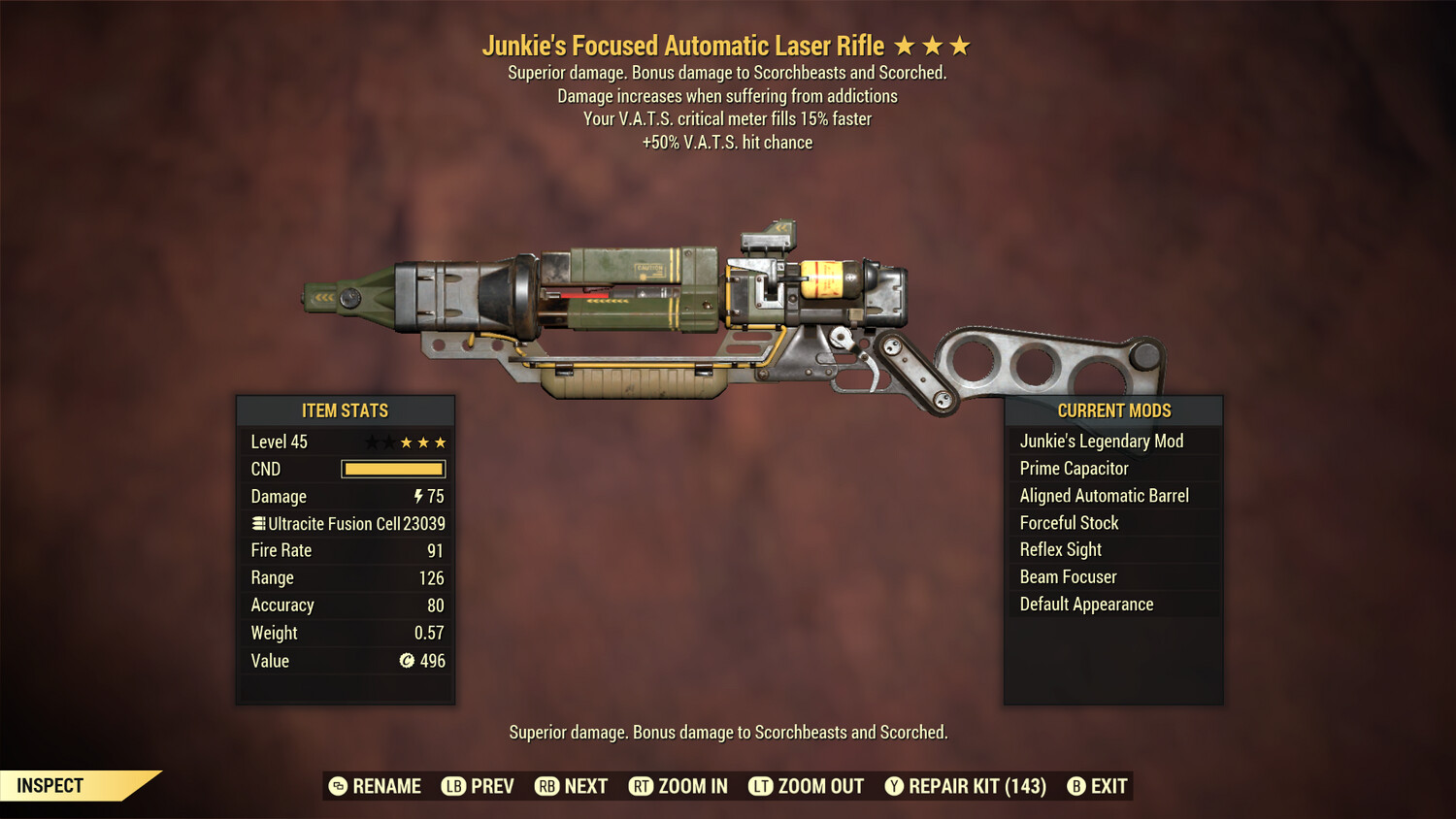Click the caps icon beside Value 496
Screen dimensions: 1456x819
point(408,661)
